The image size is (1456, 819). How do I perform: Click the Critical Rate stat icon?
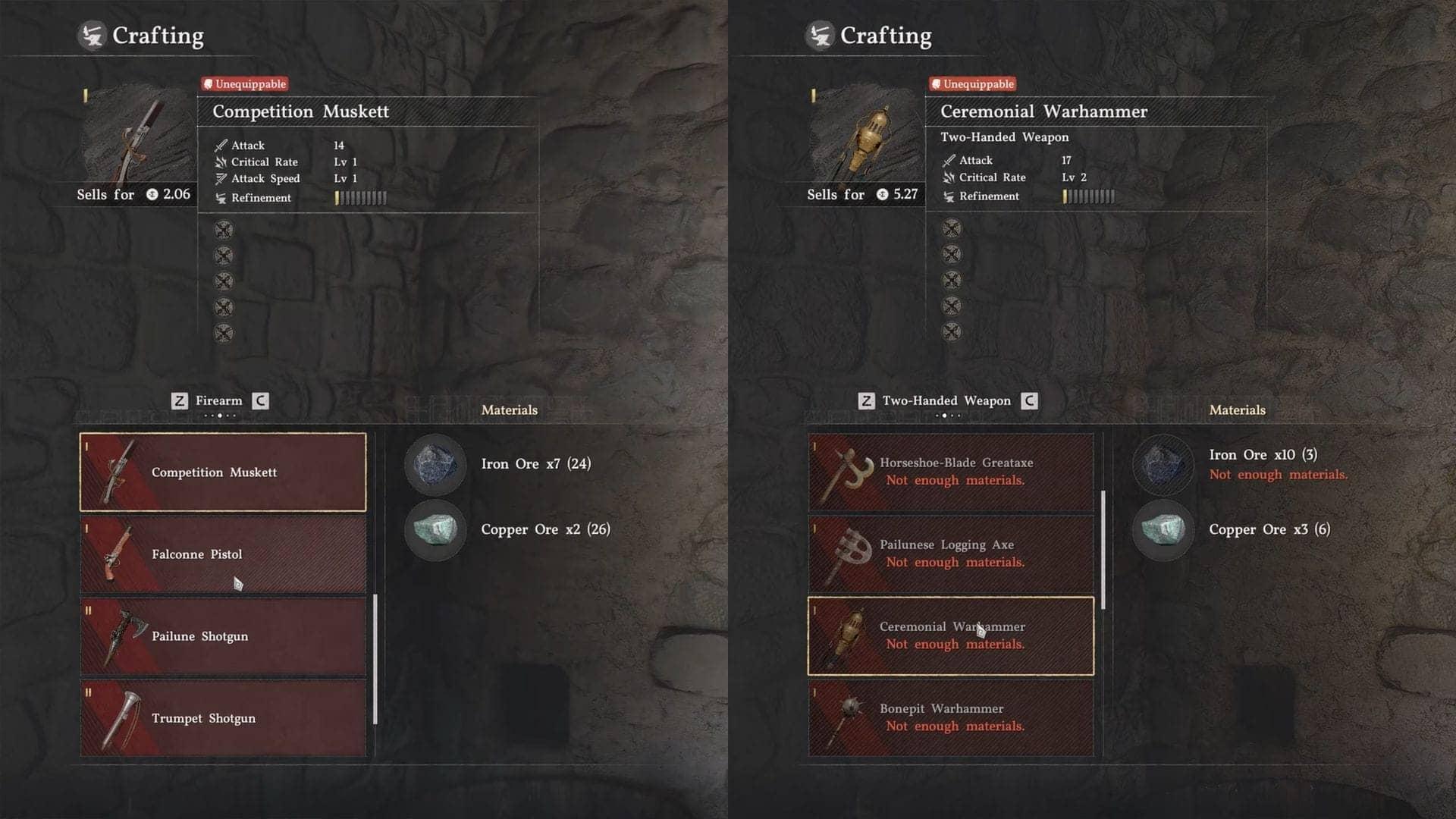221,162
